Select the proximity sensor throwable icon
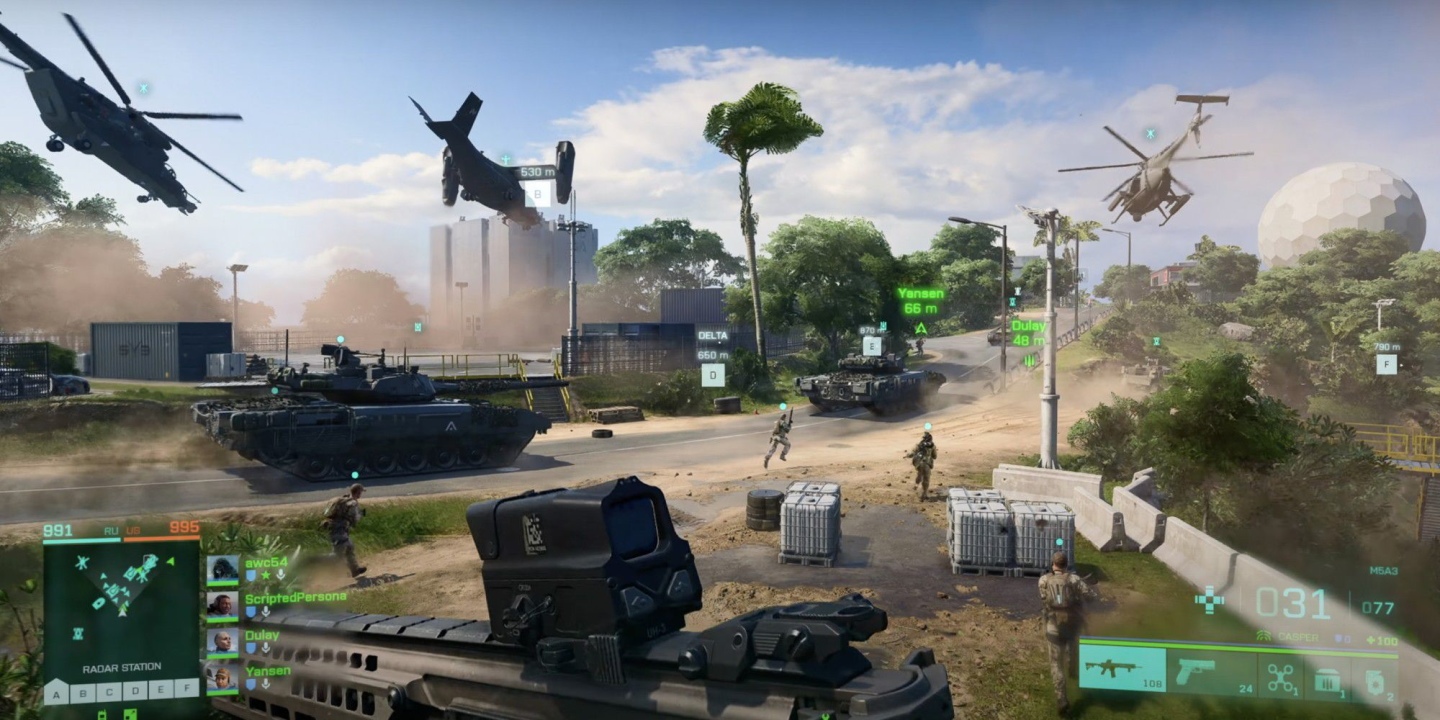The image size is (1440, 720). point(1375,680)
